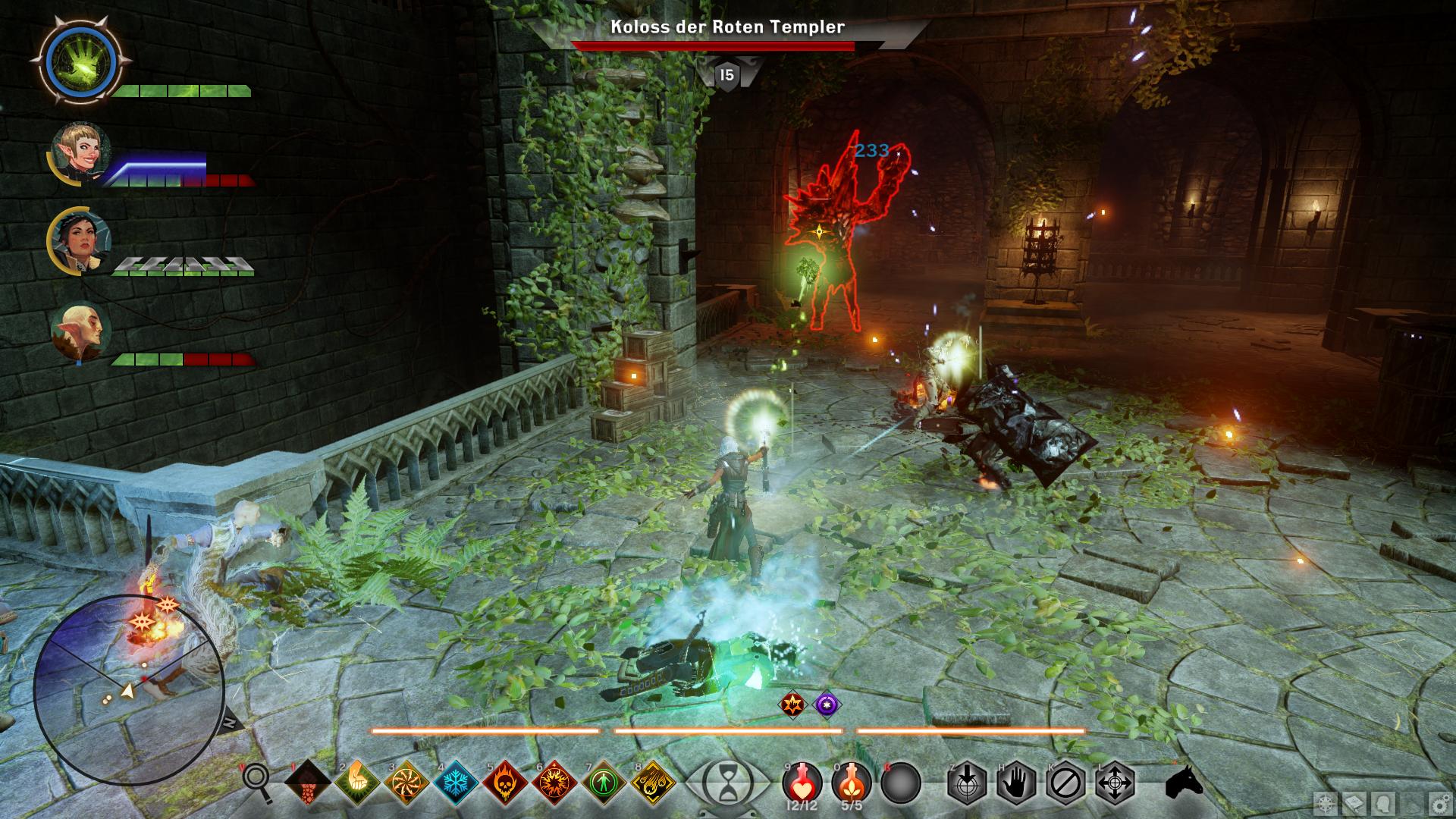Cast the yellow falling meteors spell
This screenshot has height=819, width=1456.
tap(653, 781)
